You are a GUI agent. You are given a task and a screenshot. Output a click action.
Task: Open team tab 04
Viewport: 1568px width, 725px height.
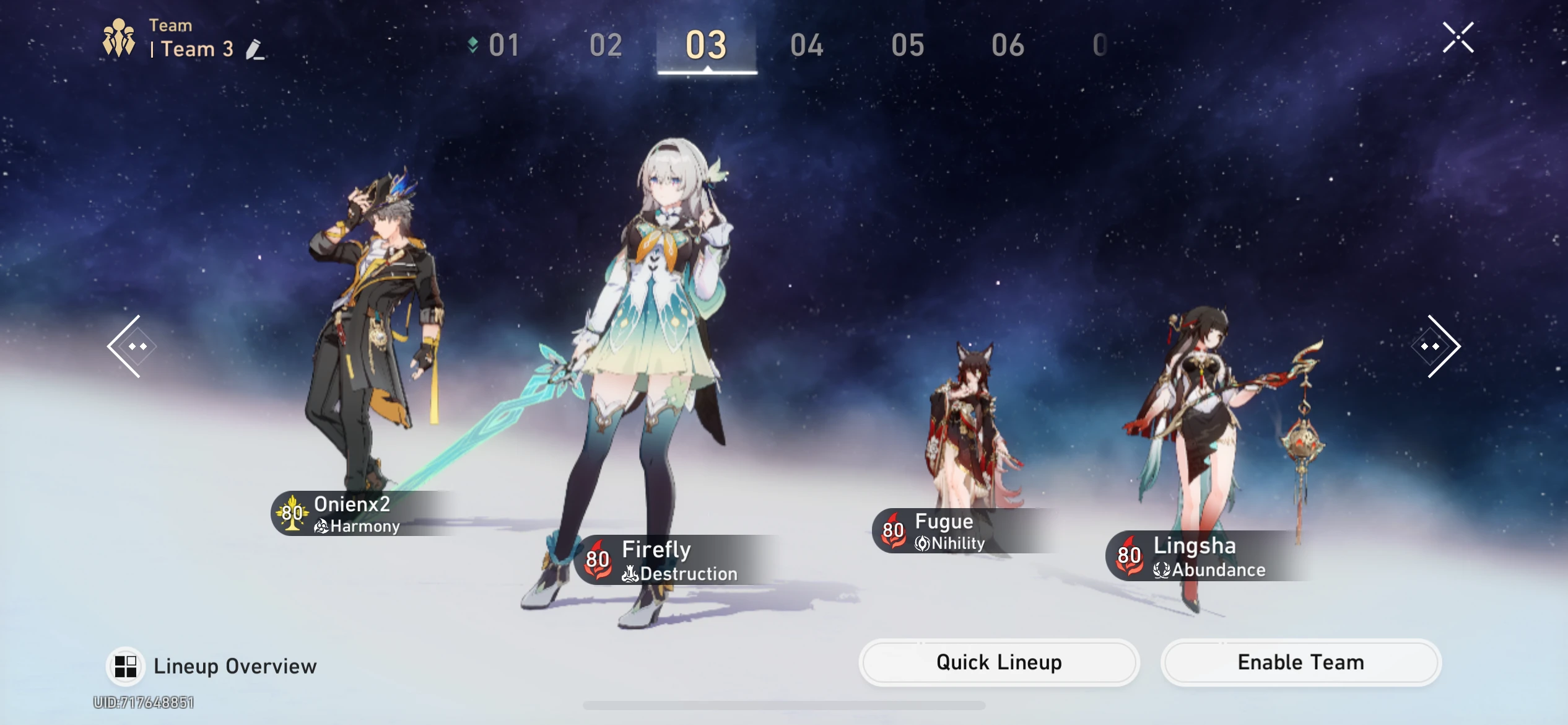(x=806, y=45)
